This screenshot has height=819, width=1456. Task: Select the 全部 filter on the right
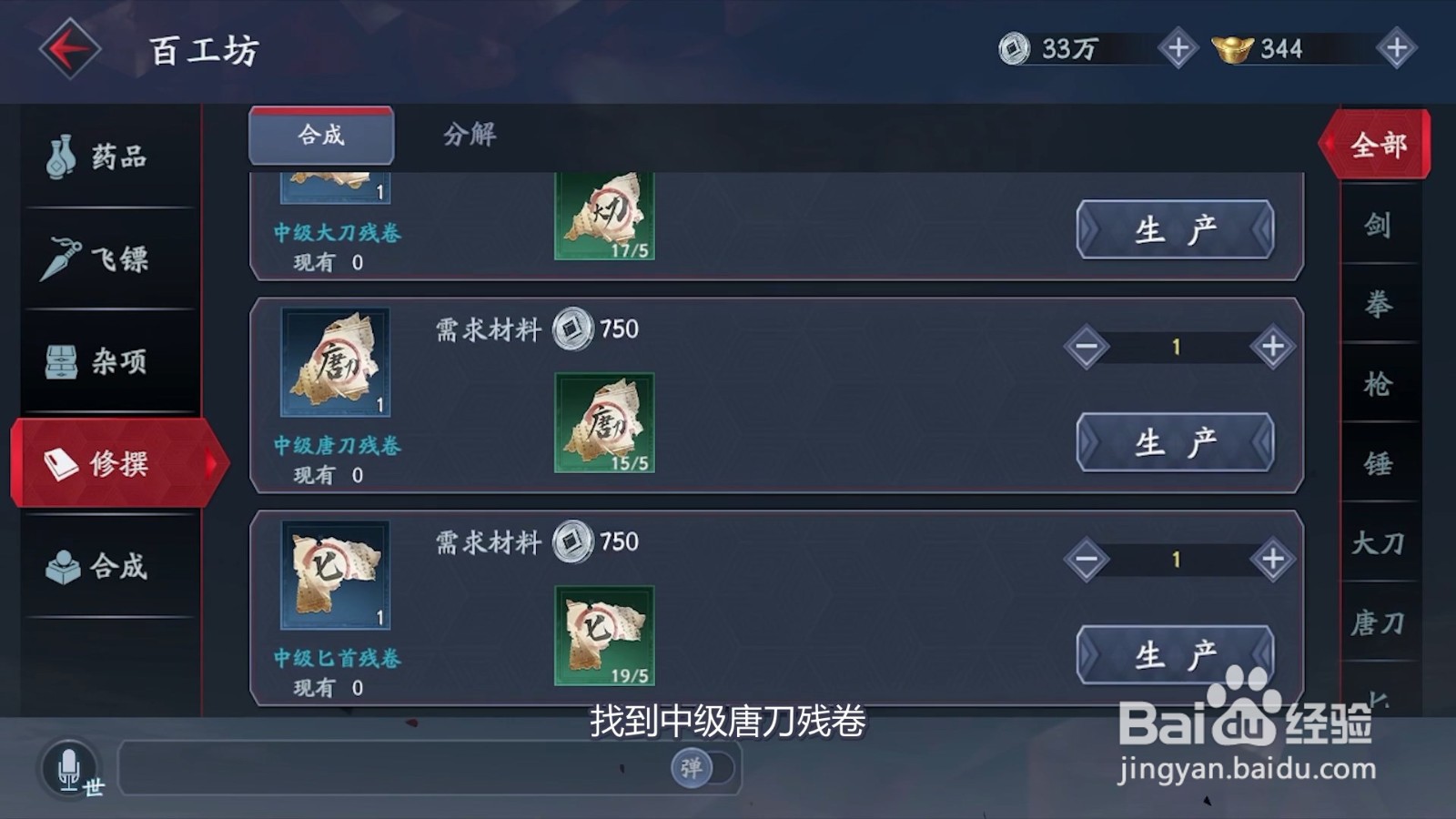coord(1380,144)
